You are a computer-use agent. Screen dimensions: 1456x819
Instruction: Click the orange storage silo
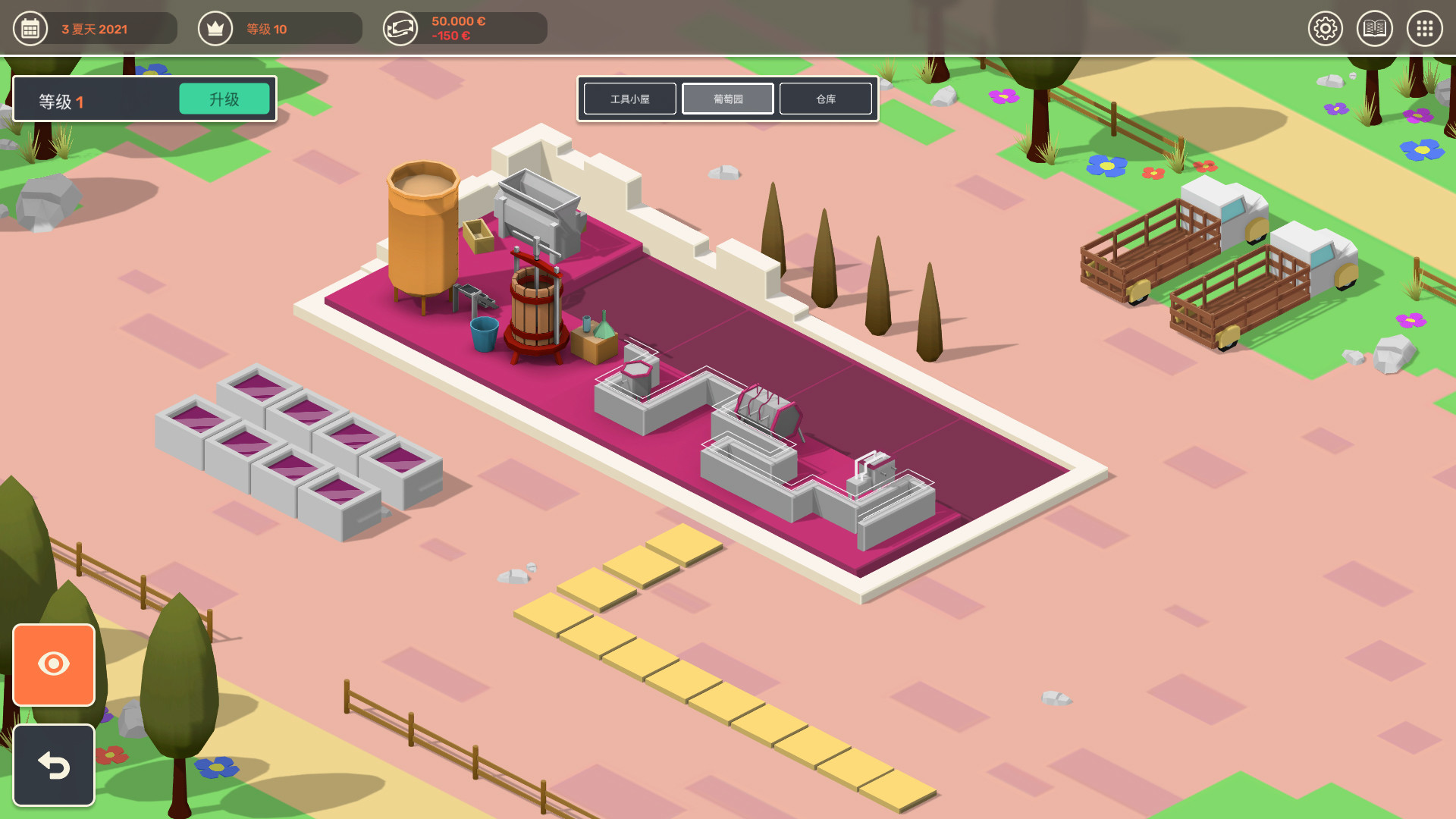(422, 235)
